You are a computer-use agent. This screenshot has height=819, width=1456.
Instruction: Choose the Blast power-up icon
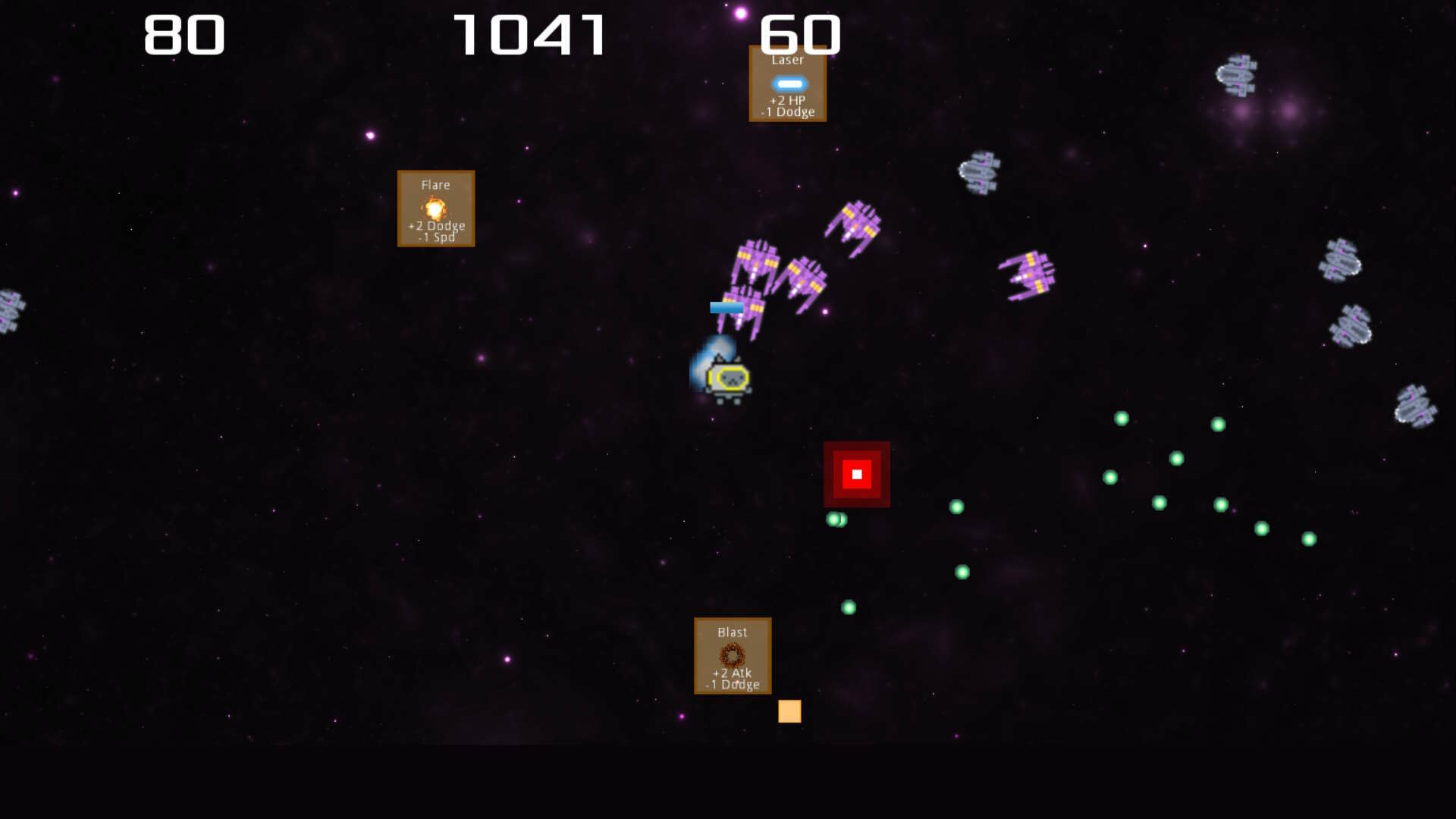732,654
